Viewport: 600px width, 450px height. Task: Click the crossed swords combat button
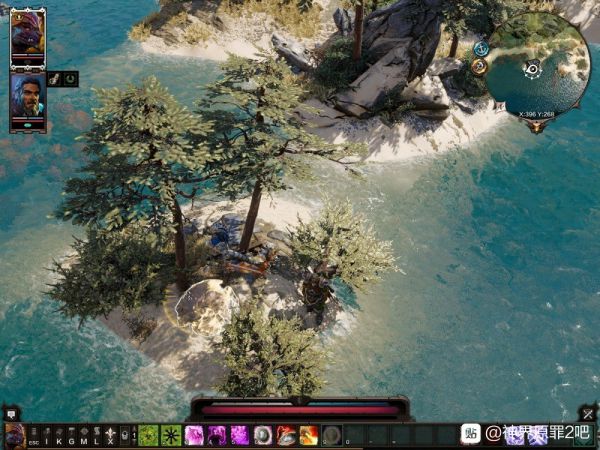(588, 412)
